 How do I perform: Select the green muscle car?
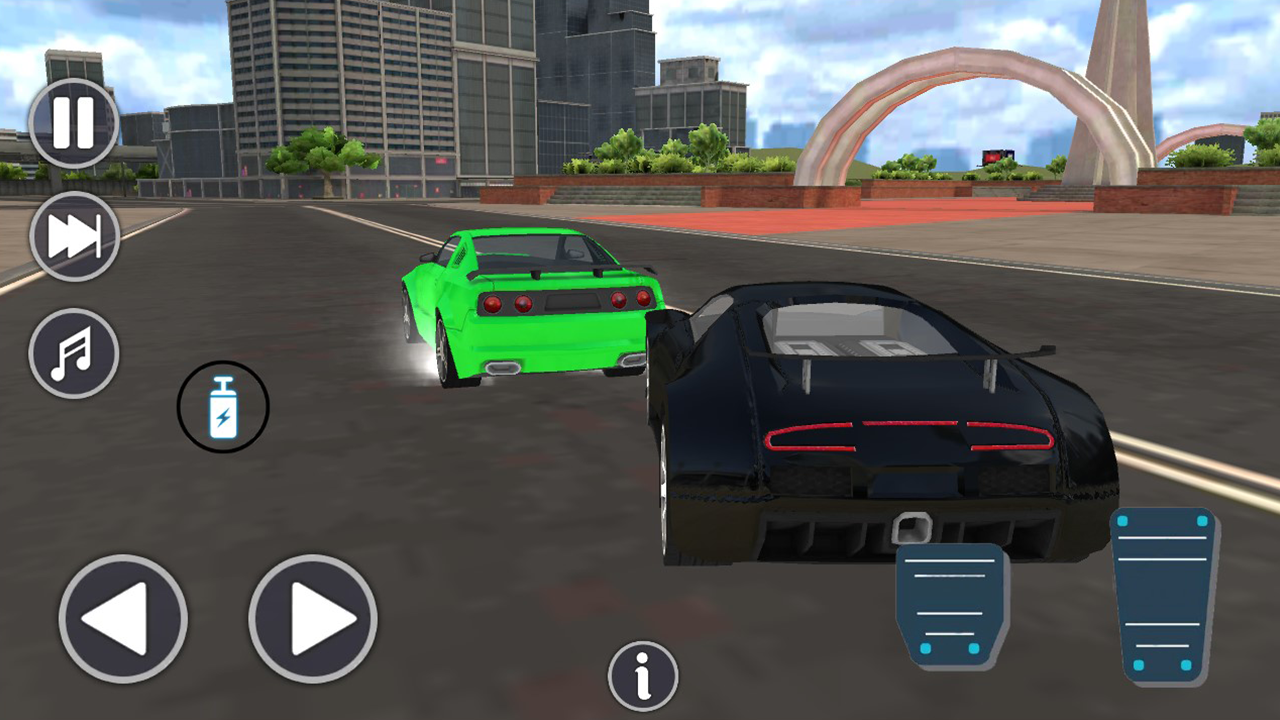pyautogui.click(x=530, y=300)
